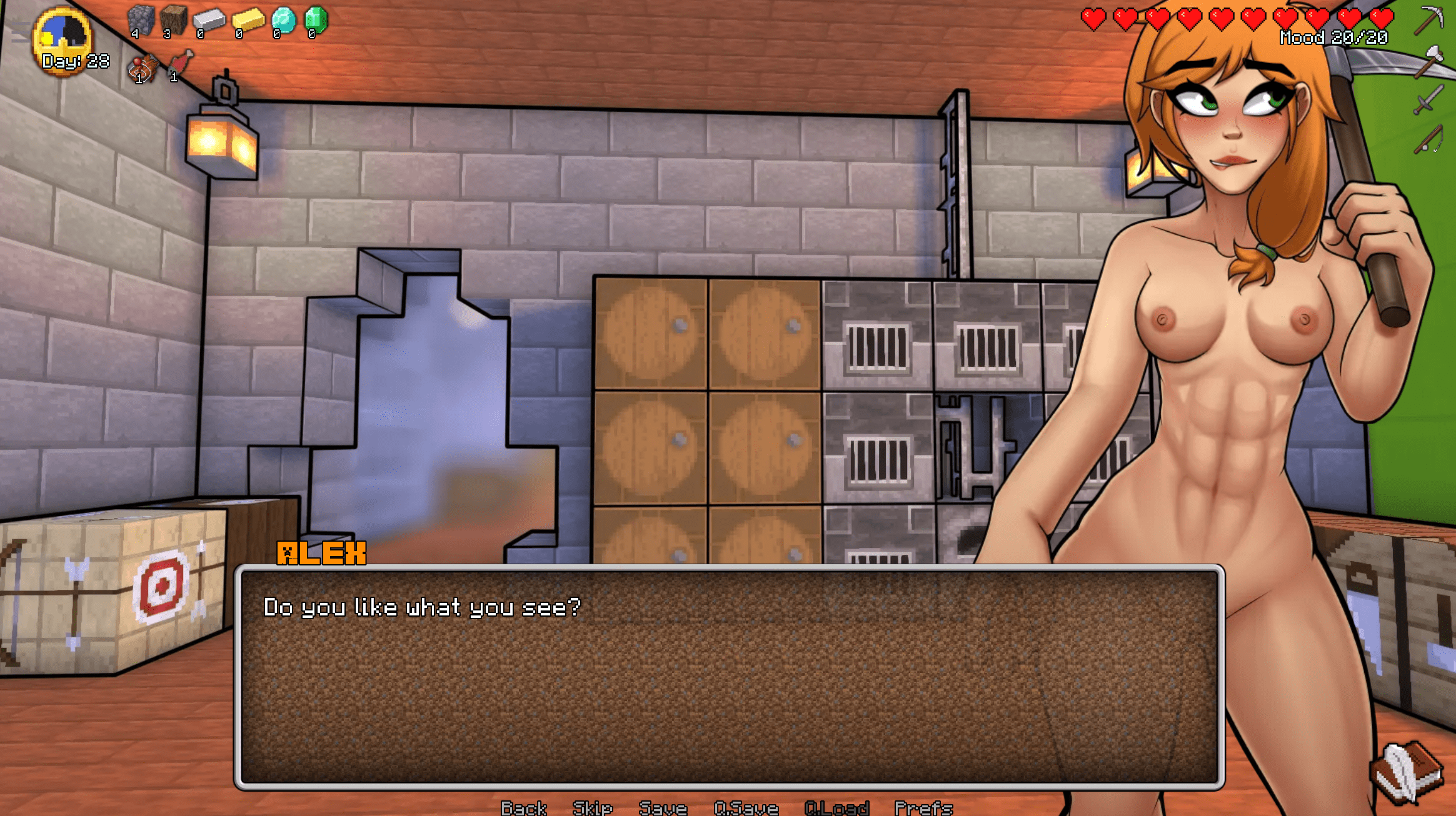Skip the dialogue
This screenshot has width=1456, height=816.
[592, 808]
